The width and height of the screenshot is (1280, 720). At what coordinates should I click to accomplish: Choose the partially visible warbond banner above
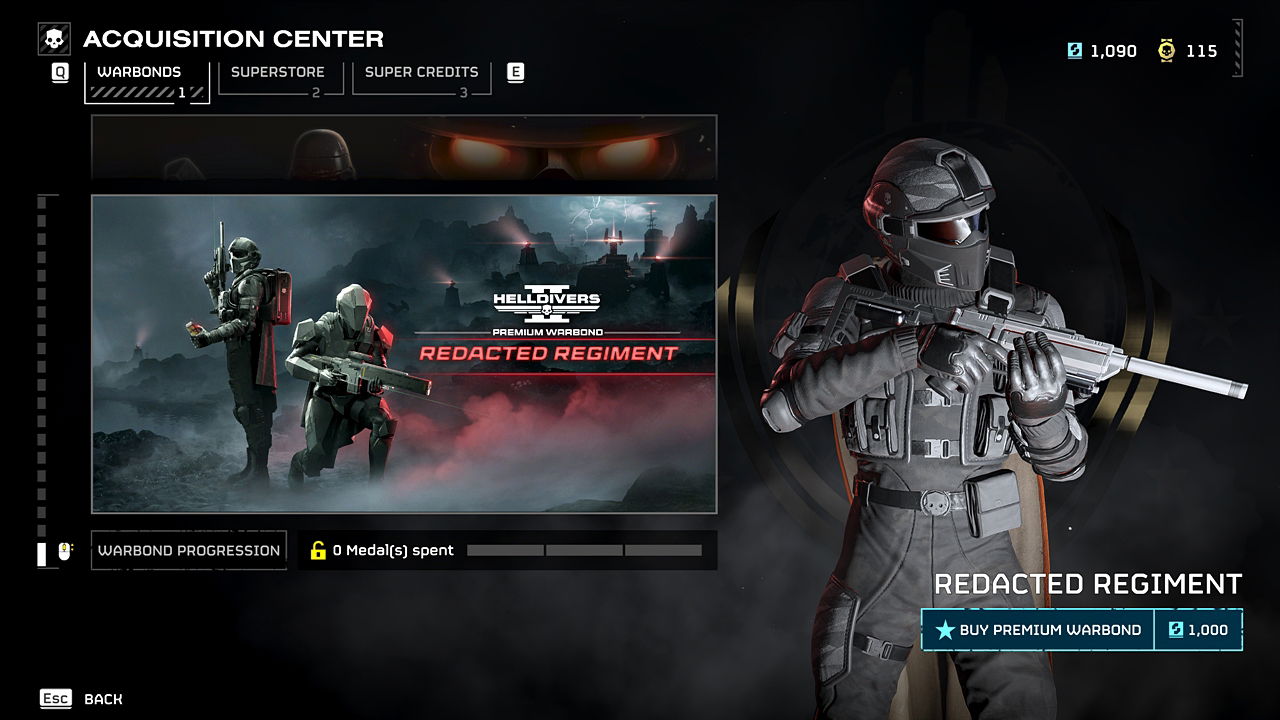click(404, 147)
